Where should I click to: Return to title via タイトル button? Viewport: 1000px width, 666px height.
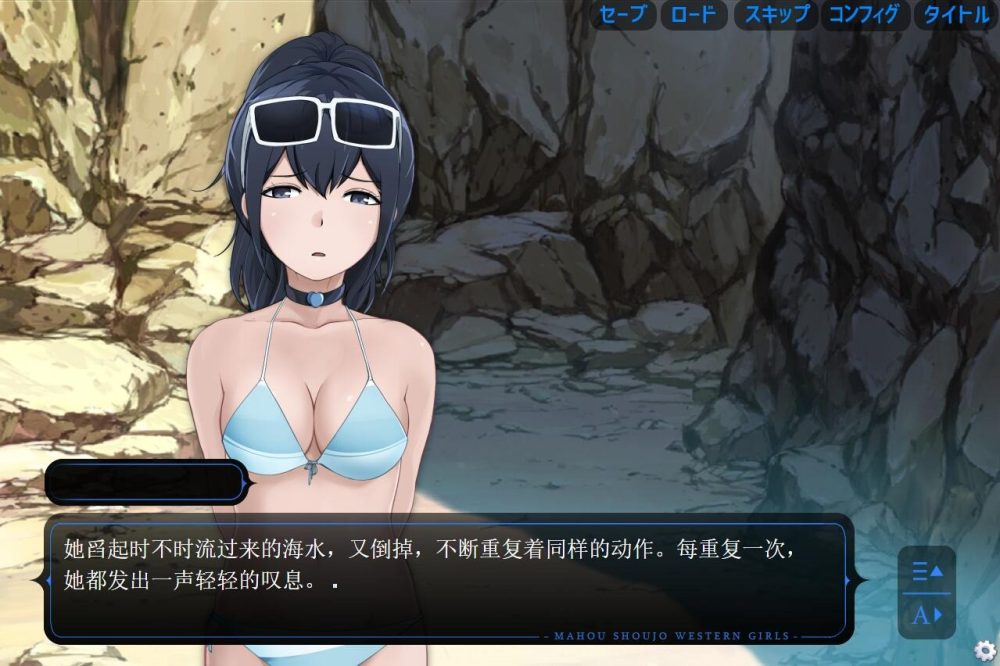(x=956, y=15)
